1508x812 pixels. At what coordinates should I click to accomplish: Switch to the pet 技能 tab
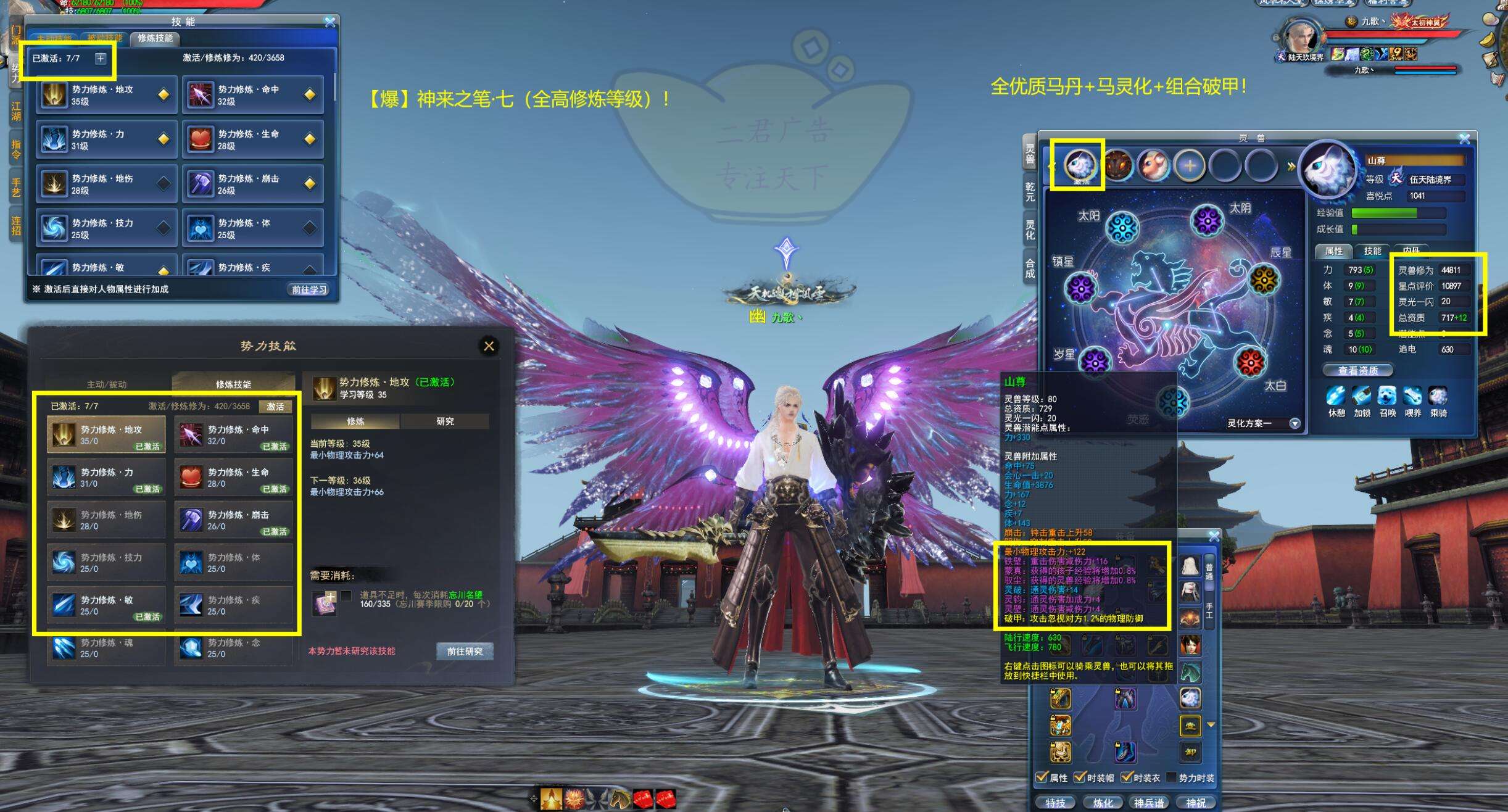coord(1372,251)
